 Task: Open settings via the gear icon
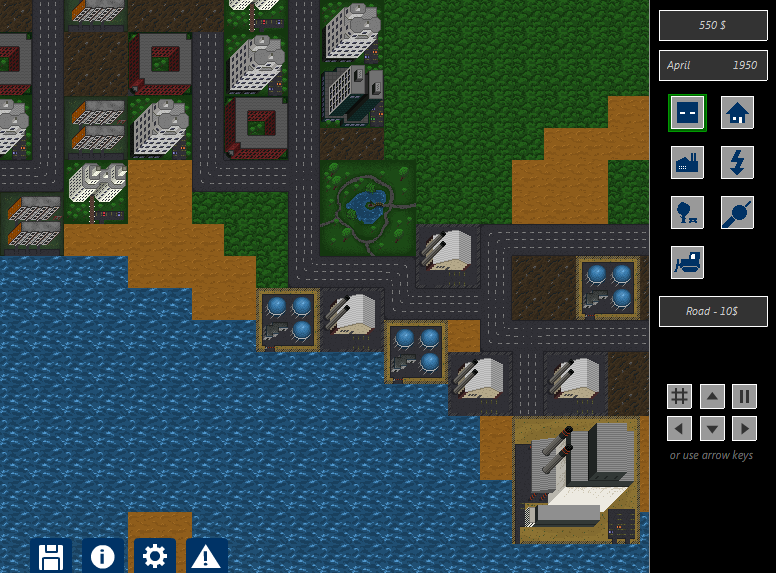click(154, 556)
